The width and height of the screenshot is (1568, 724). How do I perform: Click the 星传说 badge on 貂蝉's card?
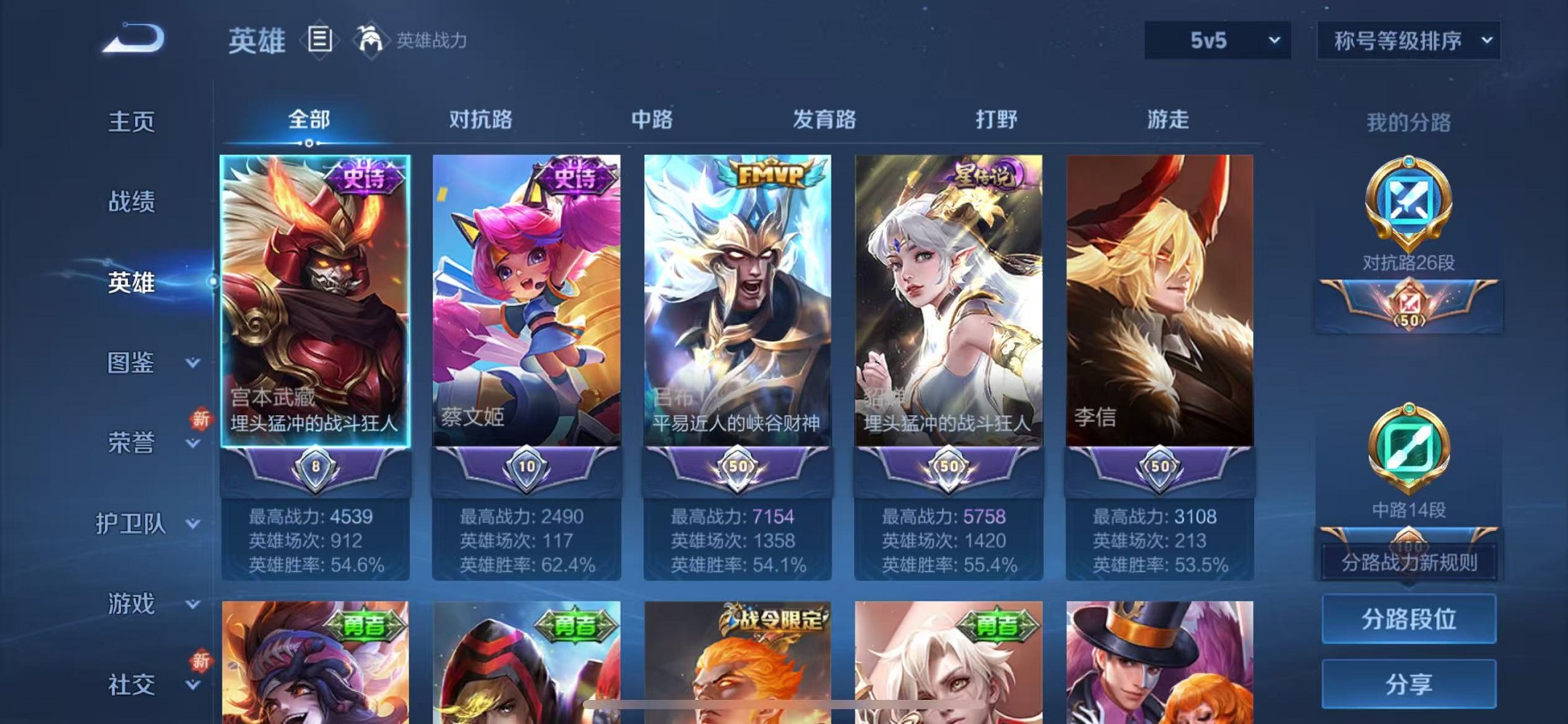click(977, 173)
